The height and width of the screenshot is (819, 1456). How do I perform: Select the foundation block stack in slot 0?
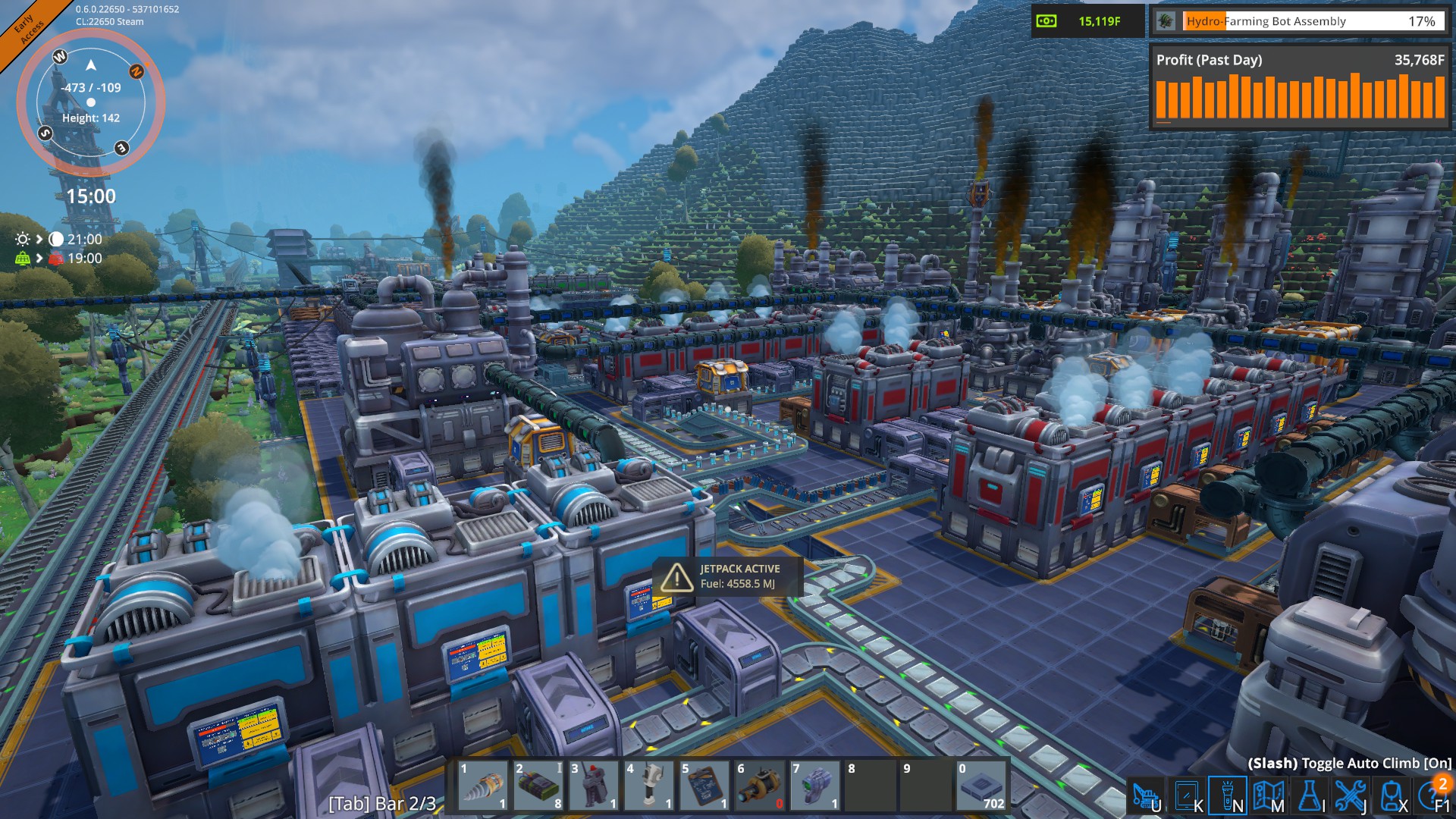tap(981, 786)
